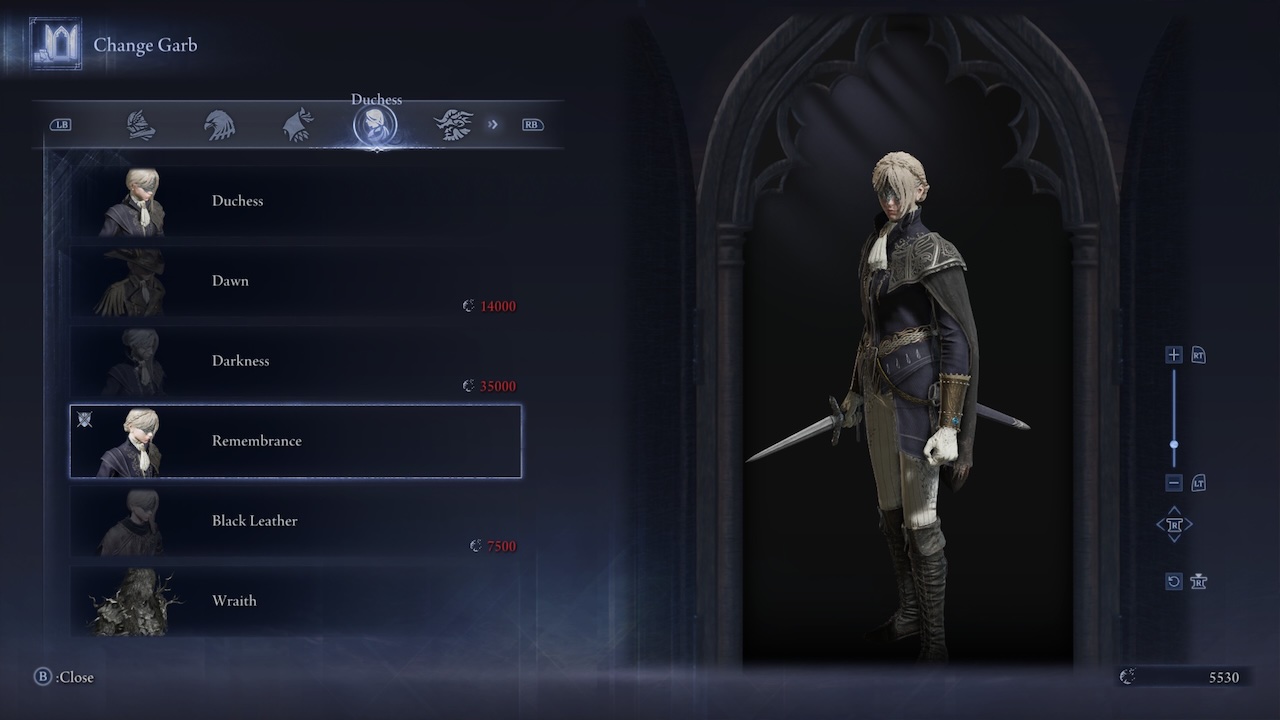Select the default Duchess garb
This screenshot has width=1280, height=720.
click(295, 201)
